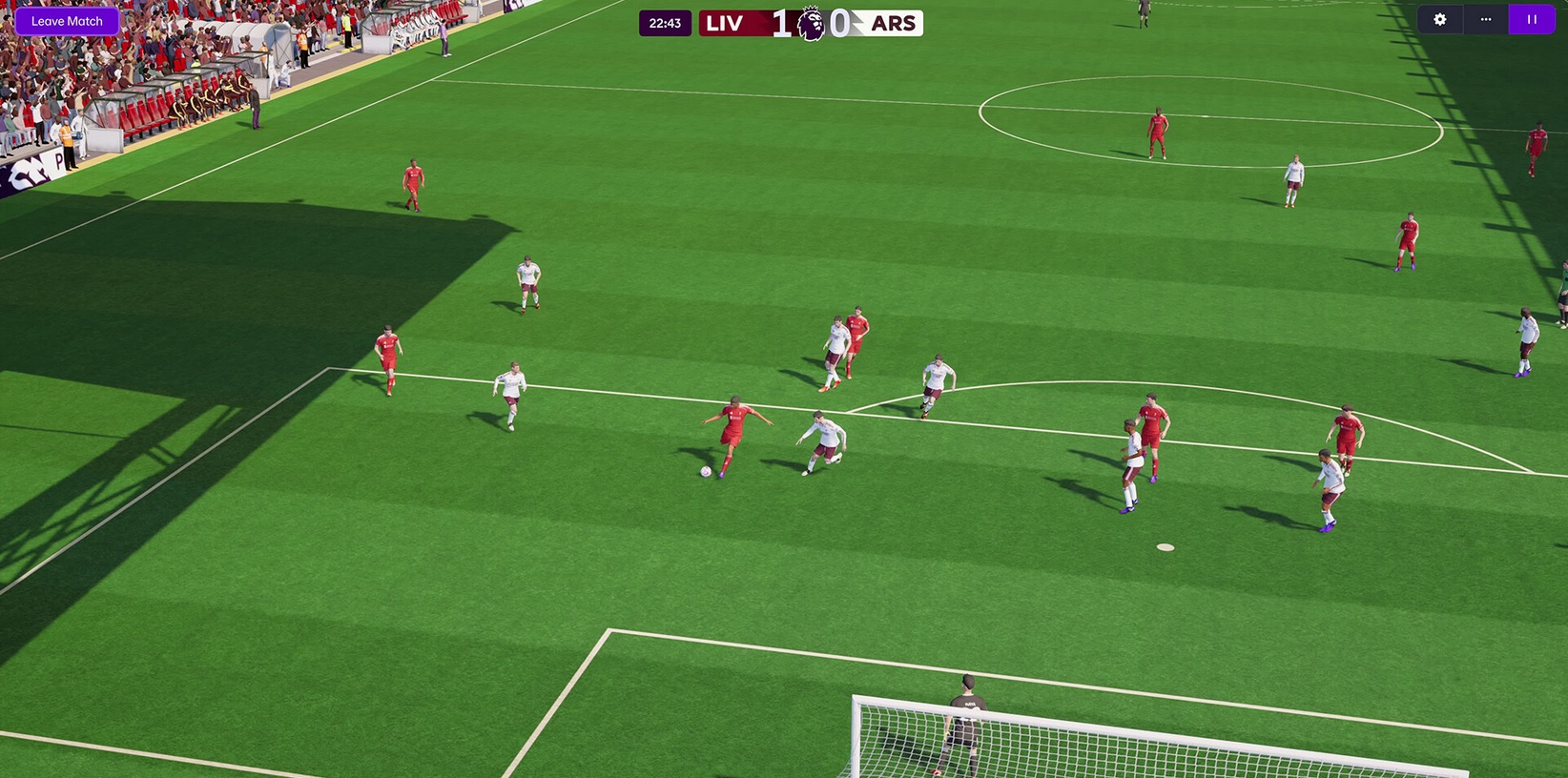
Task: Click Arsenal's score of 0
Action: pos(839,23)
